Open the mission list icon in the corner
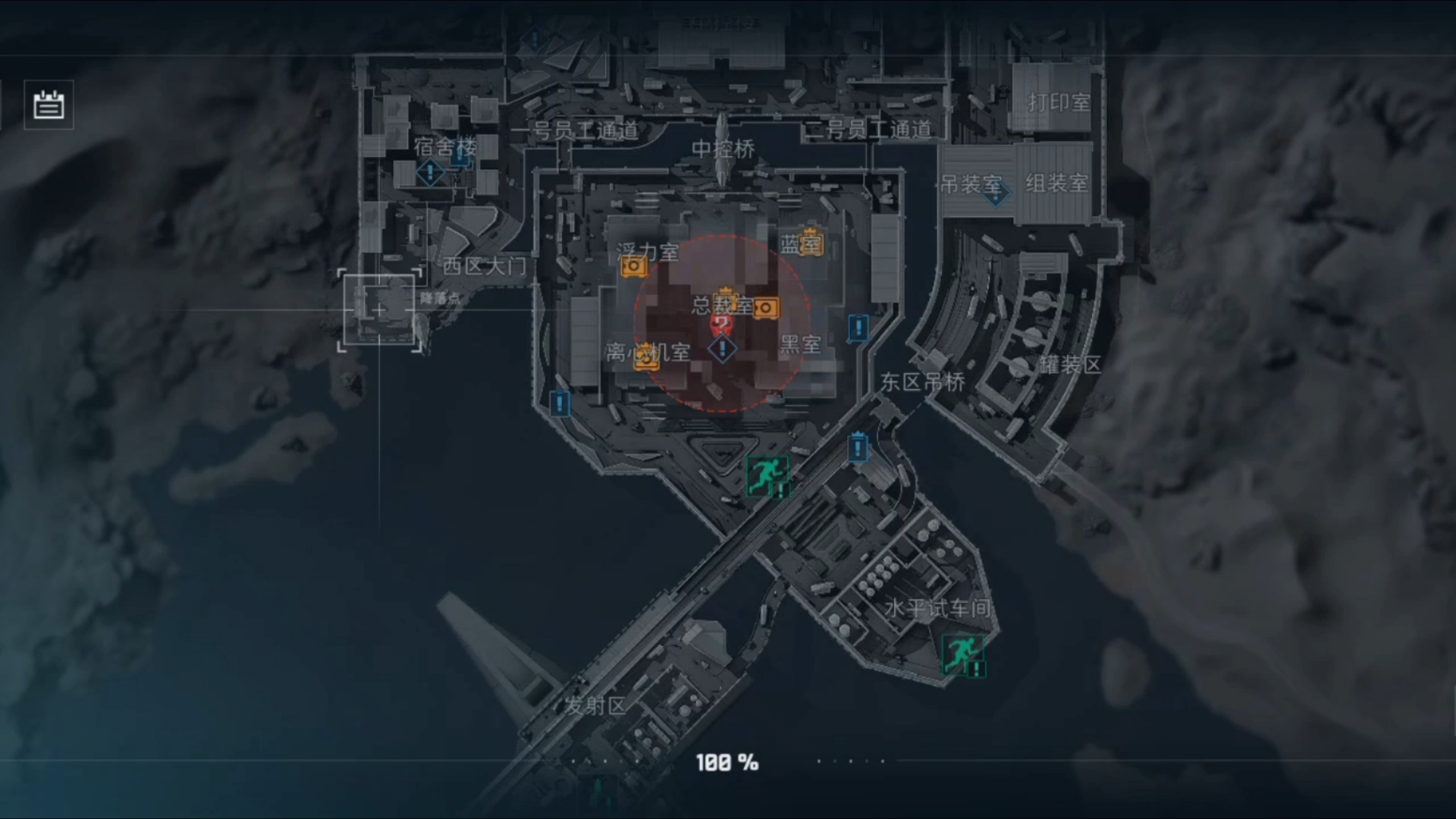 (49, 105)
